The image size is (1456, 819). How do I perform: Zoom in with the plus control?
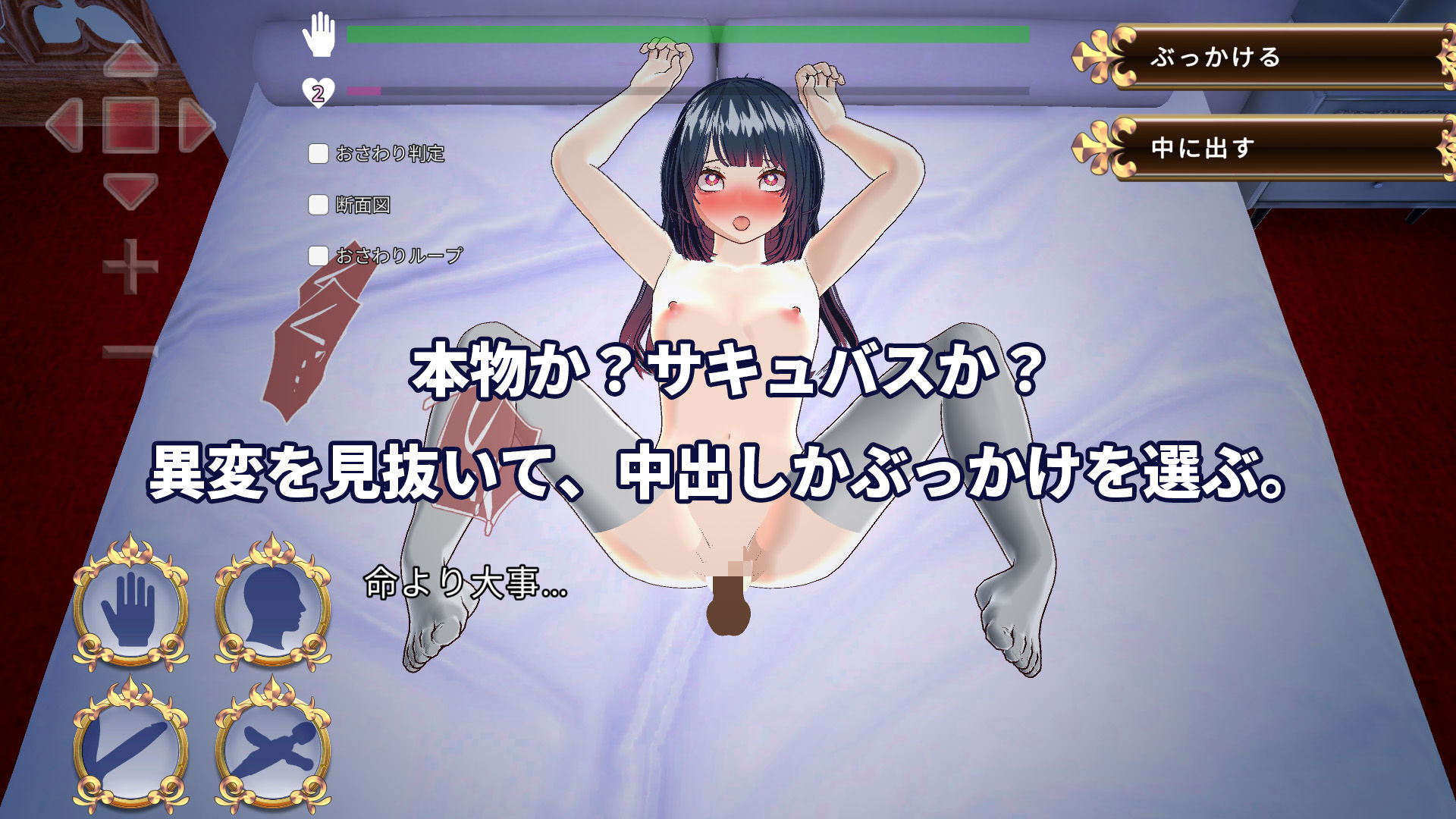click(x=129, y=265)
